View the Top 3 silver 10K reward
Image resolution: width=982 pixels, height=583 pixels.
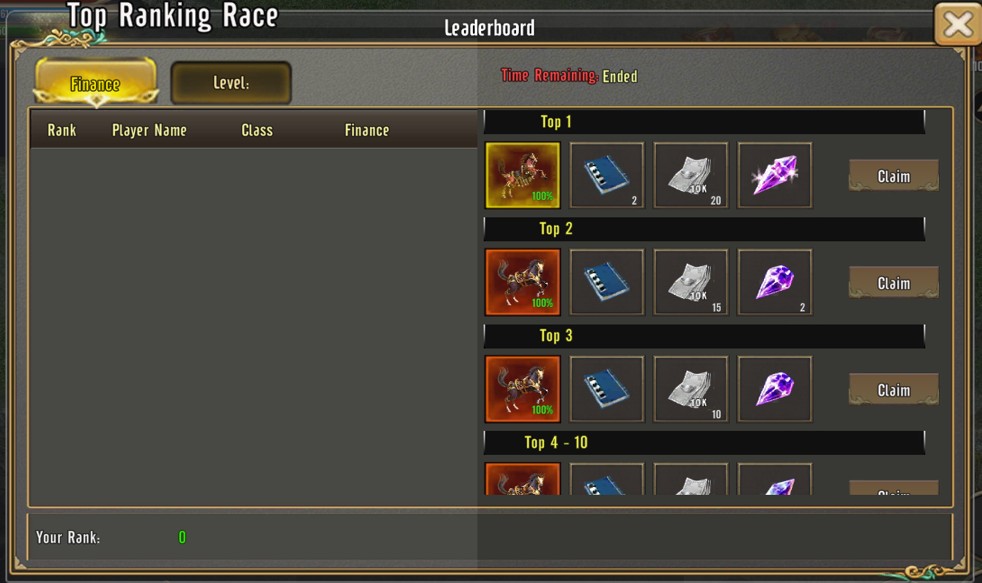coord(691,389)
